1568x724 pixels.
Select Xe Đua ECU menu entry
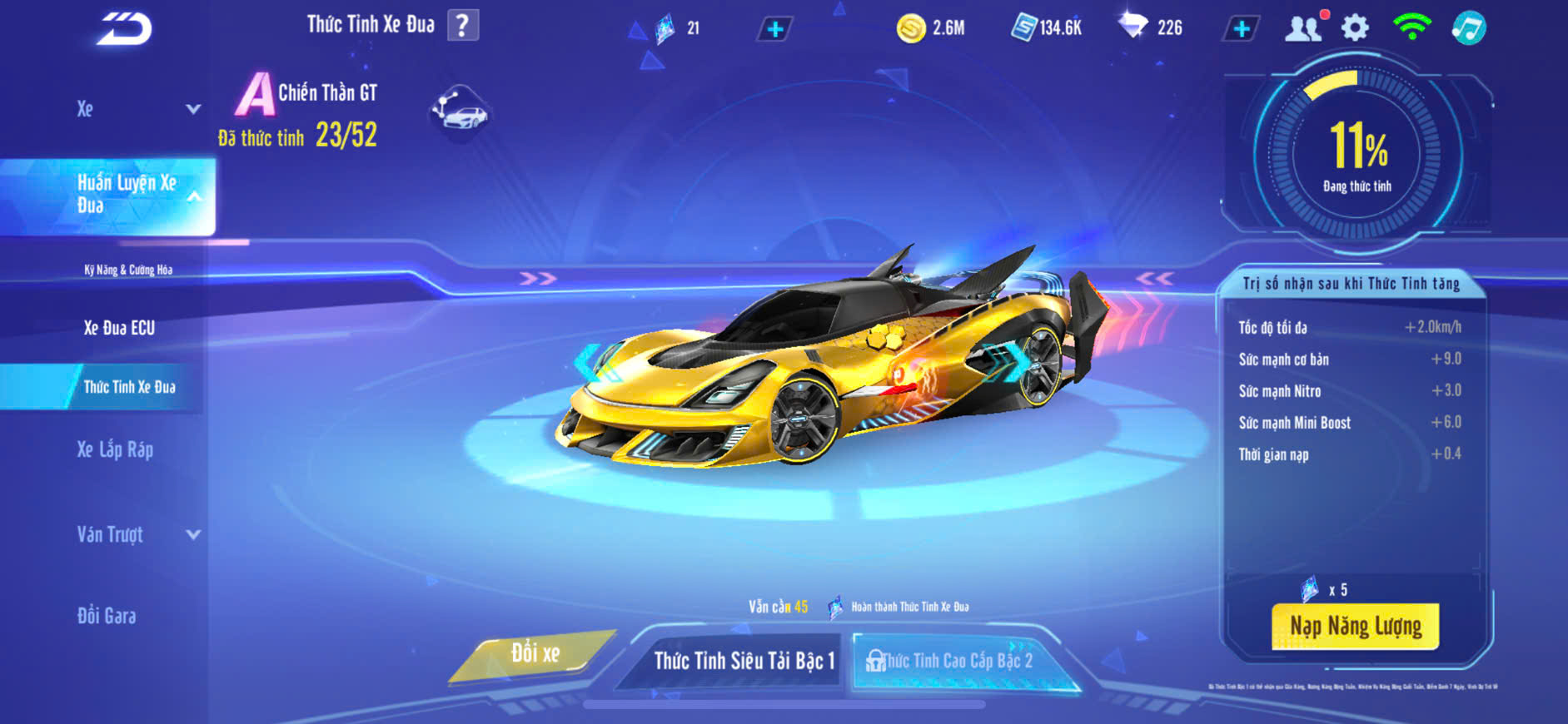pyautogui.click(x=119, y=328)
